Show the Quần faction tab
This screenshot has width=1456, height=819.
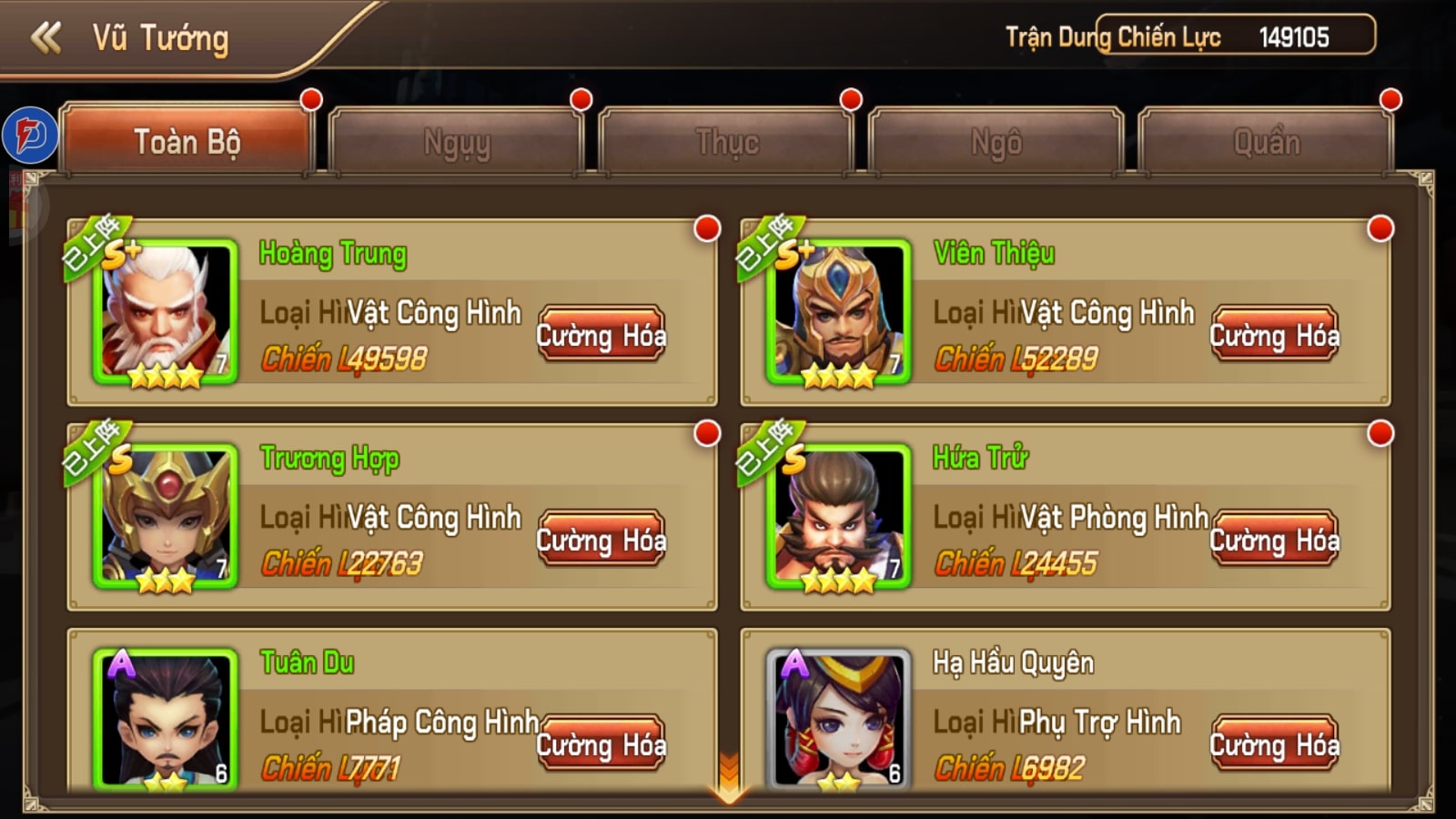click(x=1266, y=142)
